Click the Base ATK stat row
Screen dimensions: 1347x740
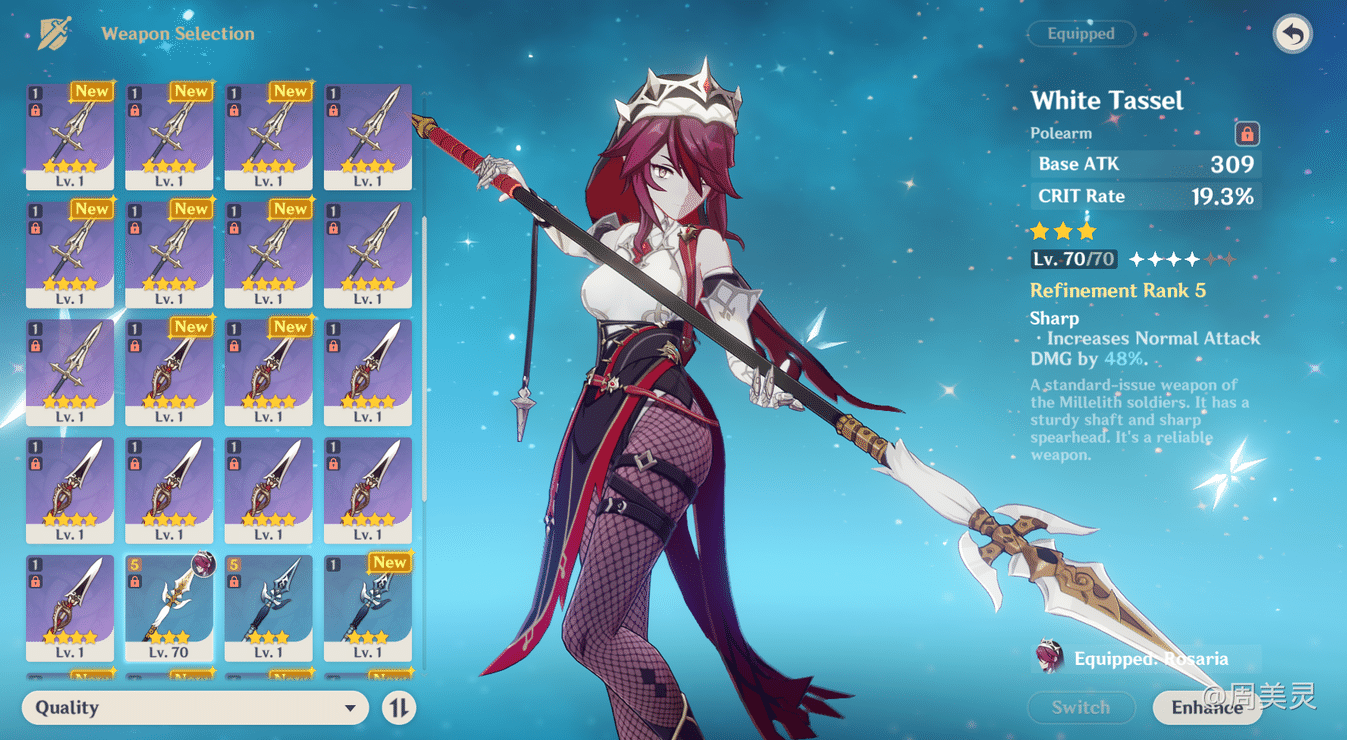[x=1145, y=164]
